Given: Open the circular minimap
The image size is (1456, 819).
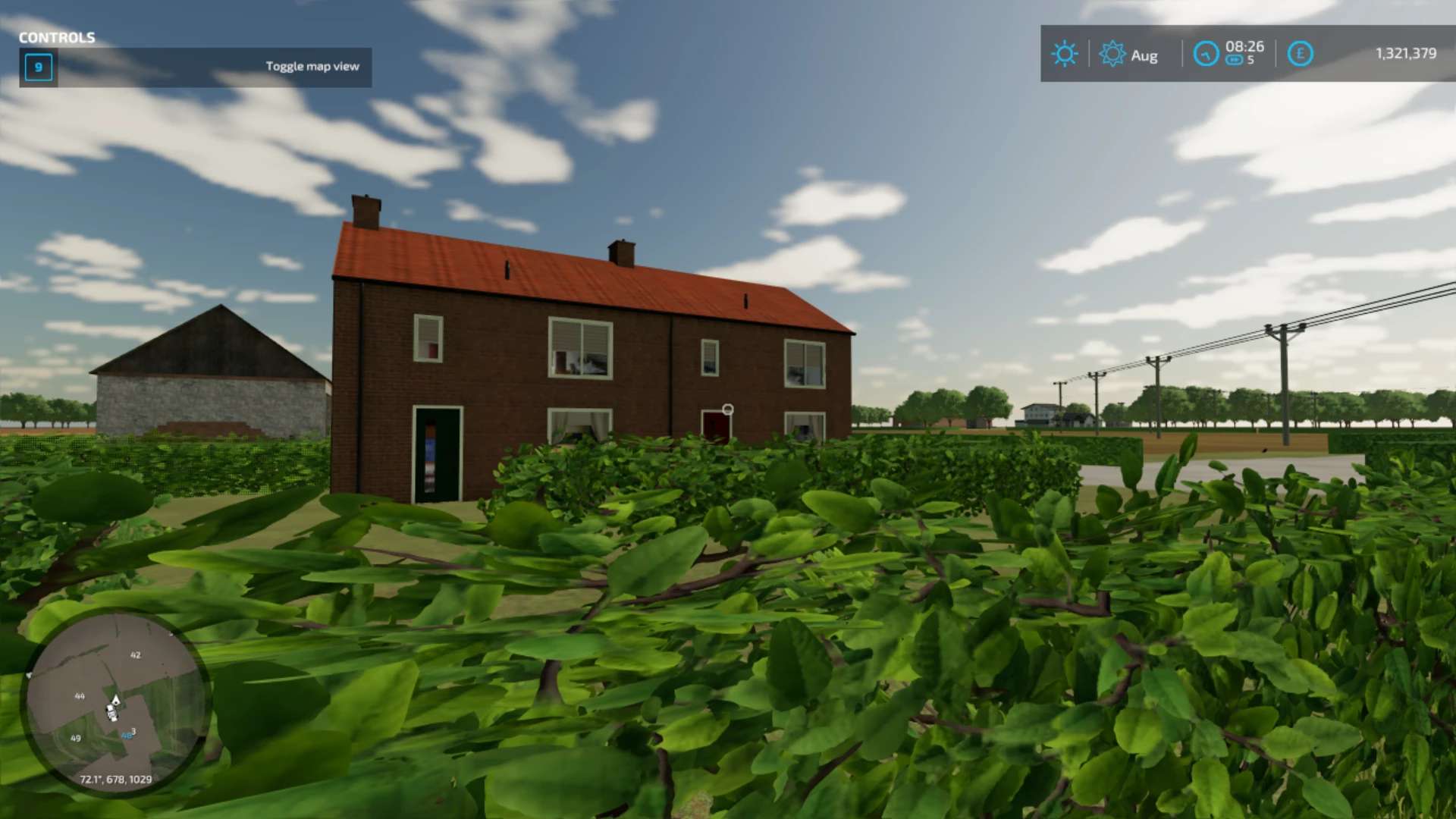Looking at the screenshot, I should point(115,702).
